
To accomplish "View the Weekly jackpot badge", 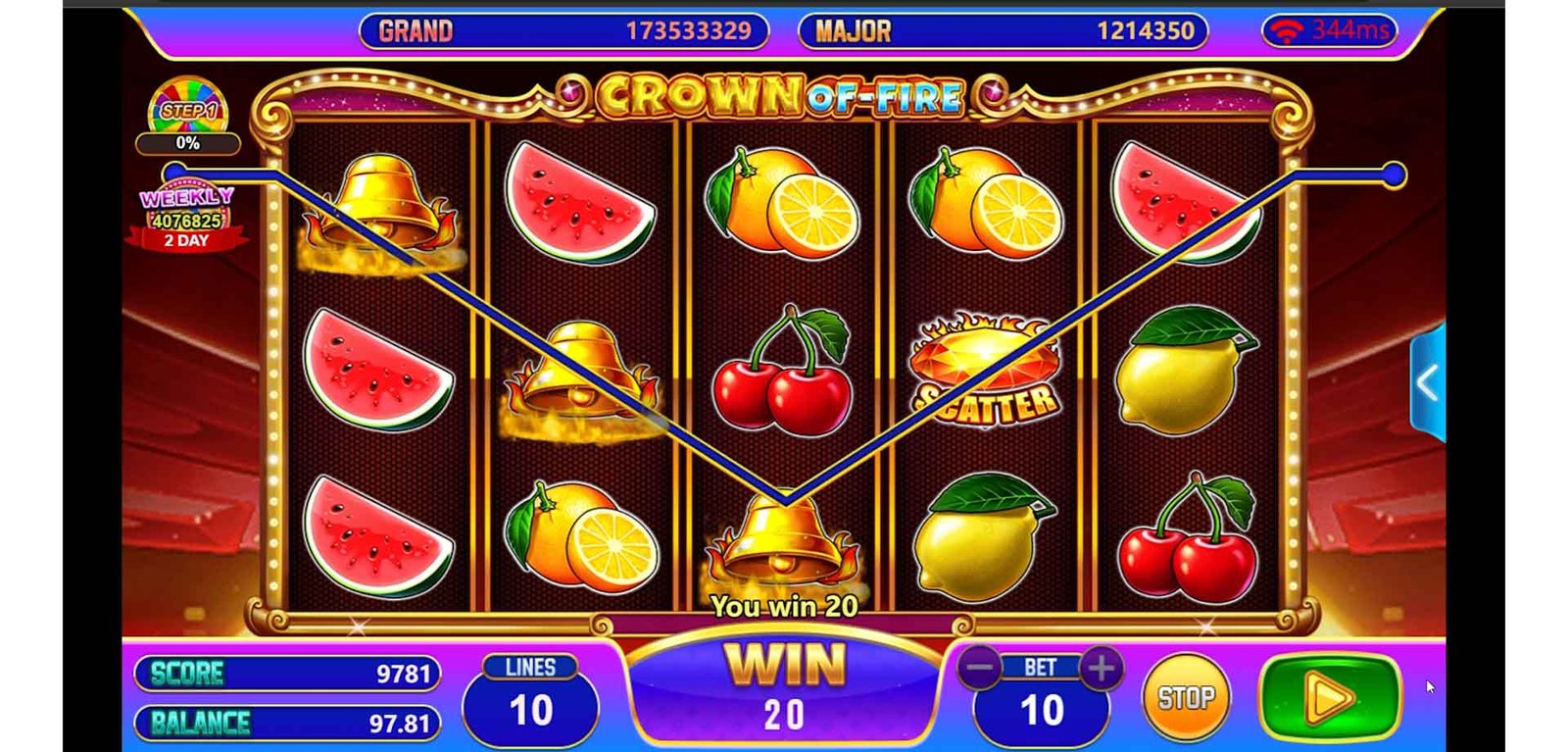I will (186, 218).
